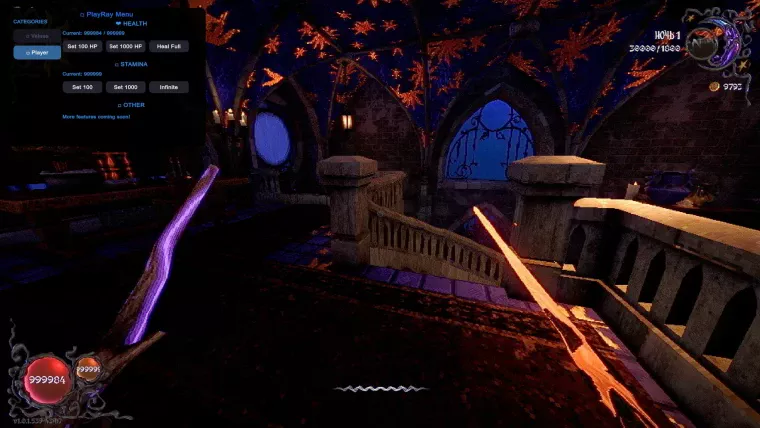
Task: Enable Infinite stamina
Action: pyautogui.click(x=169, y=87)
